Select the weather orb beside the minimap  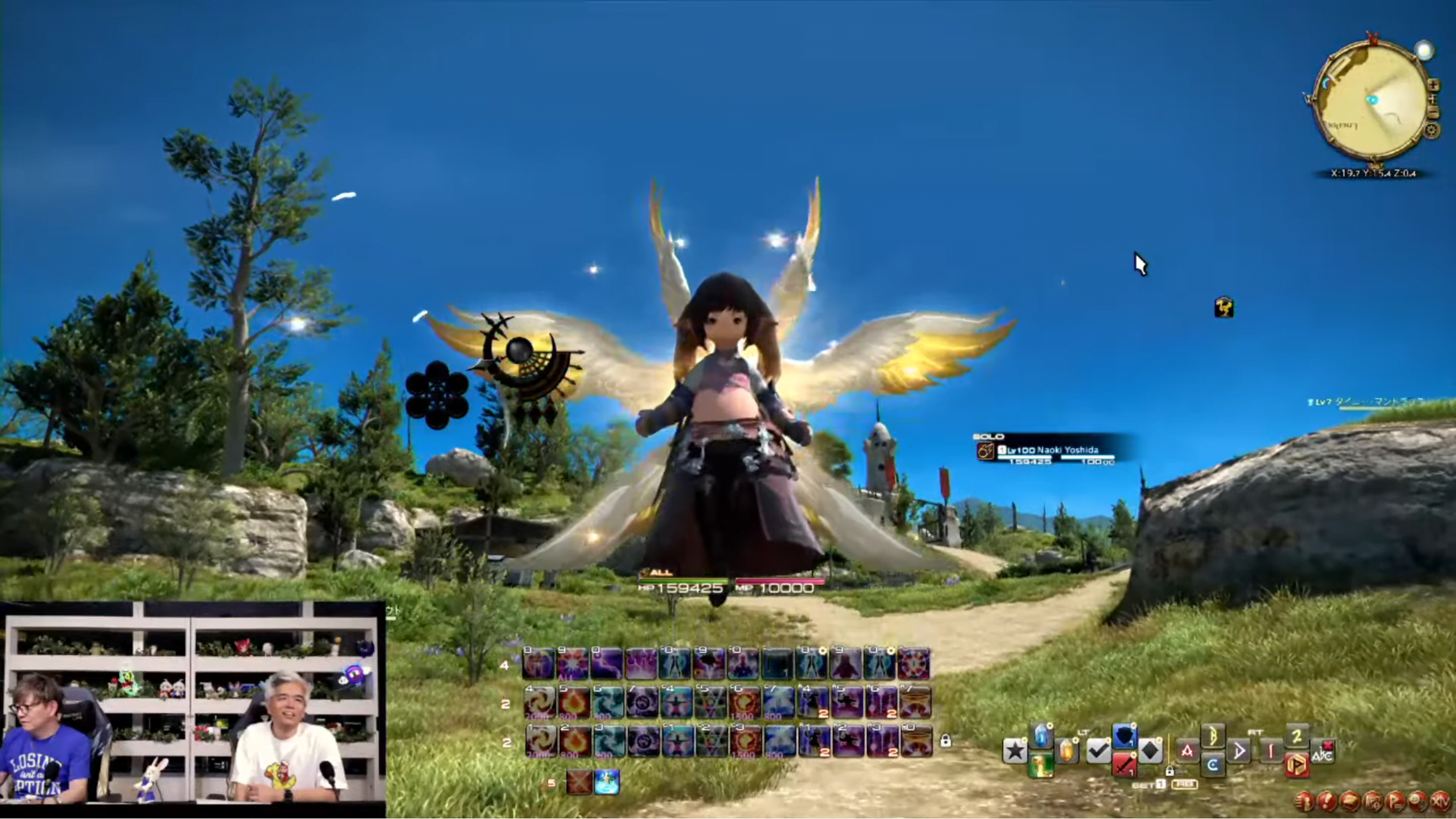pos(1424,51)
